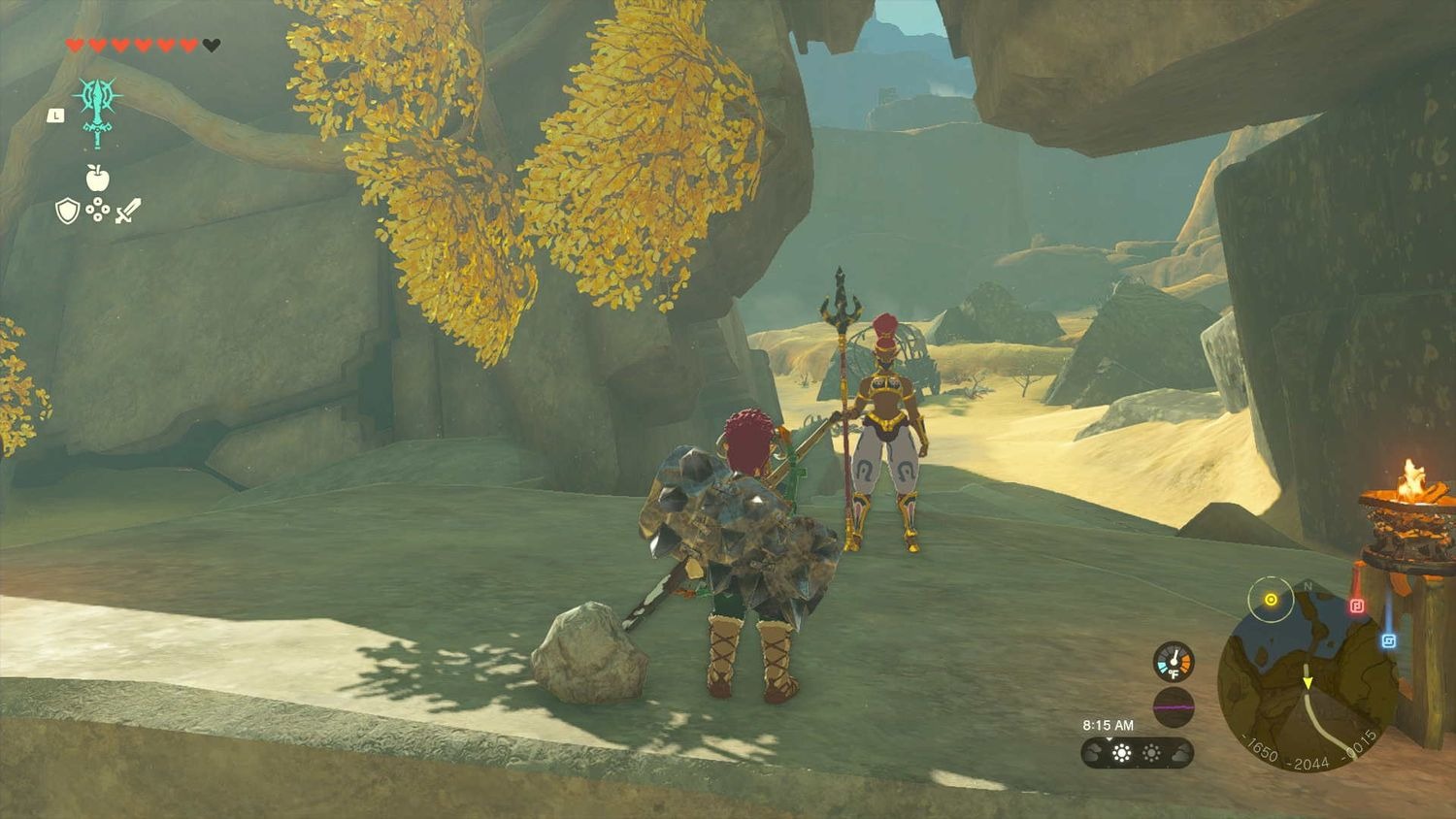
Task: Toggle the current sunny weather icon
Action: (1121, 753)
